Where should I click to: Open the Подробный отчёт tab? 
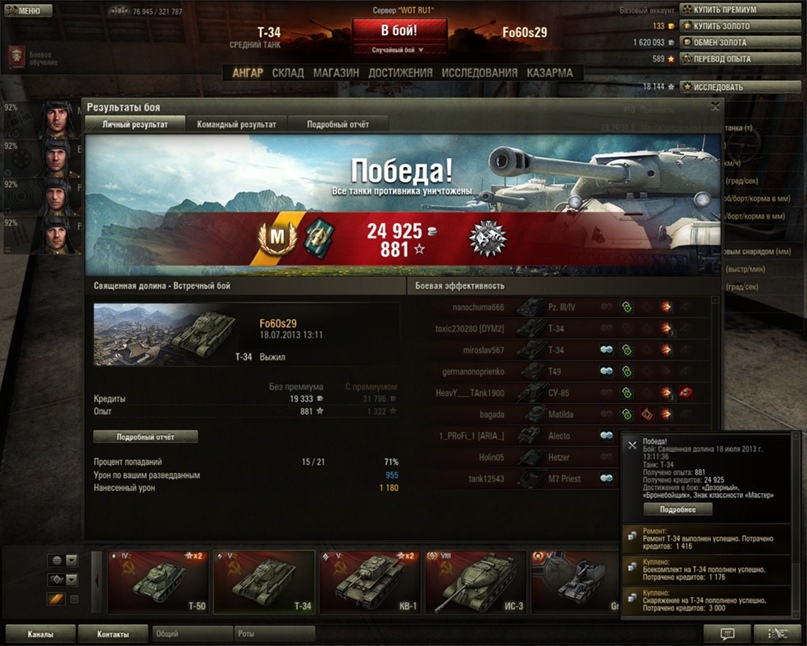coord(337,124)
